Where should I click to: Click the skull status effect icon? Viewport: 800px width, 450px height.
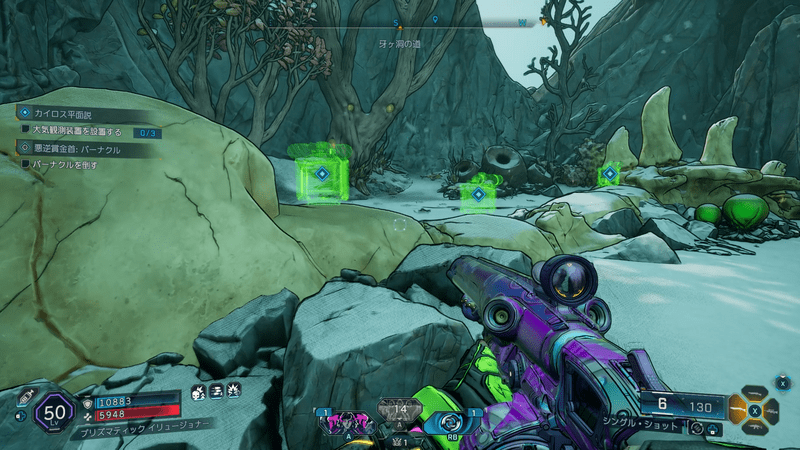tap(197, 392)
